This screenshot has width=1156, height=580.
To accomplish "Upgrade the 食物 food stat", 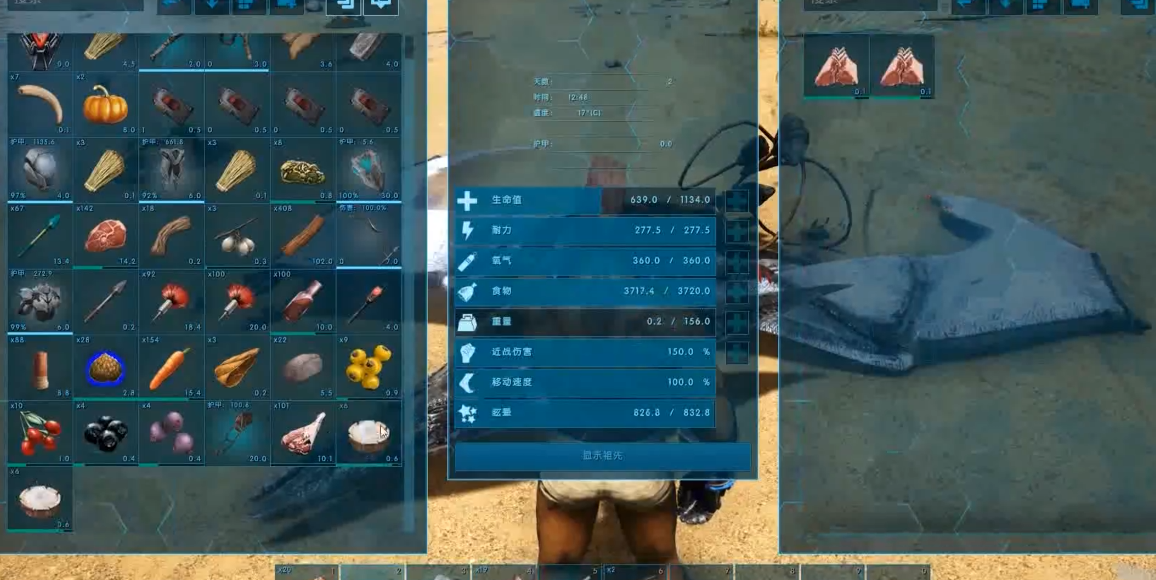I will 737,292.
